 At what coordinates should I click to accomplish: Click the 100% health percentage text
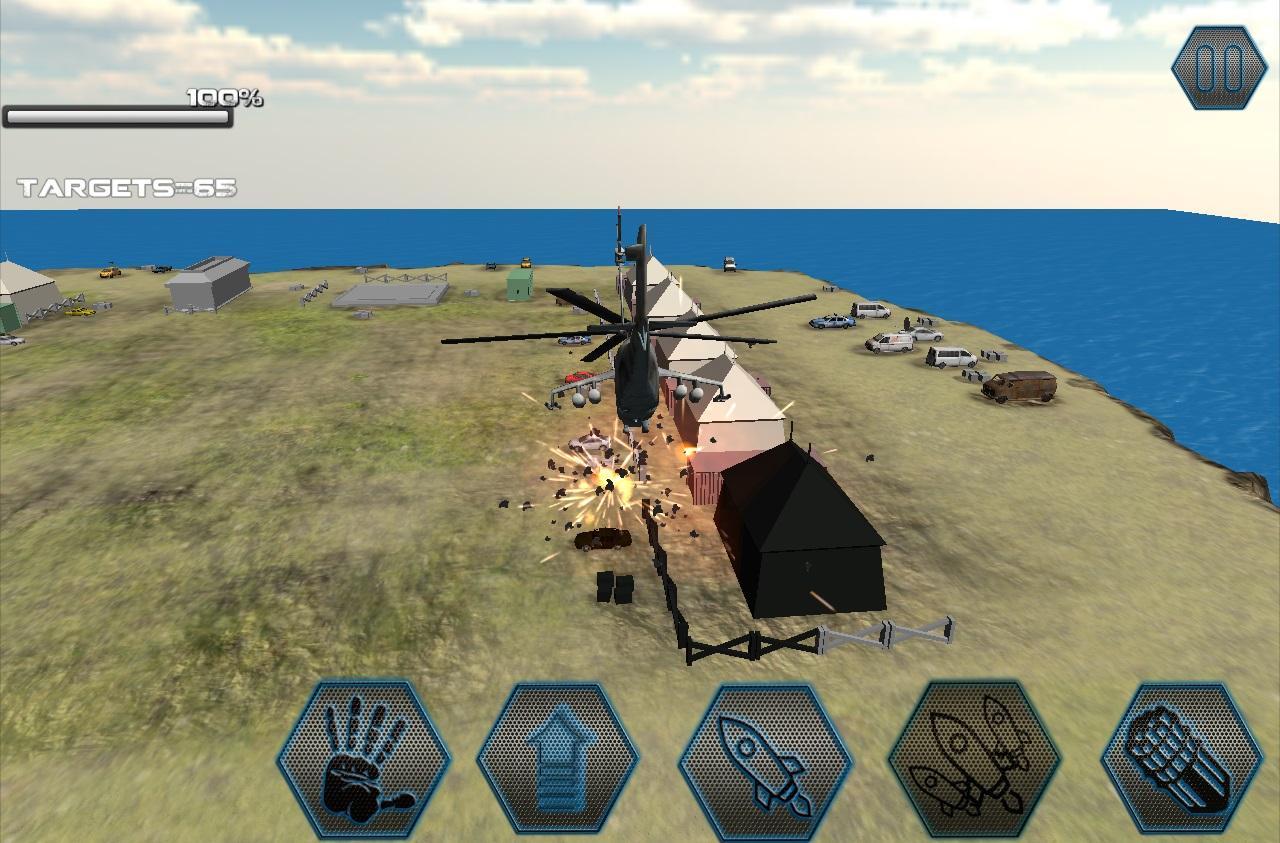coord(222,98)
